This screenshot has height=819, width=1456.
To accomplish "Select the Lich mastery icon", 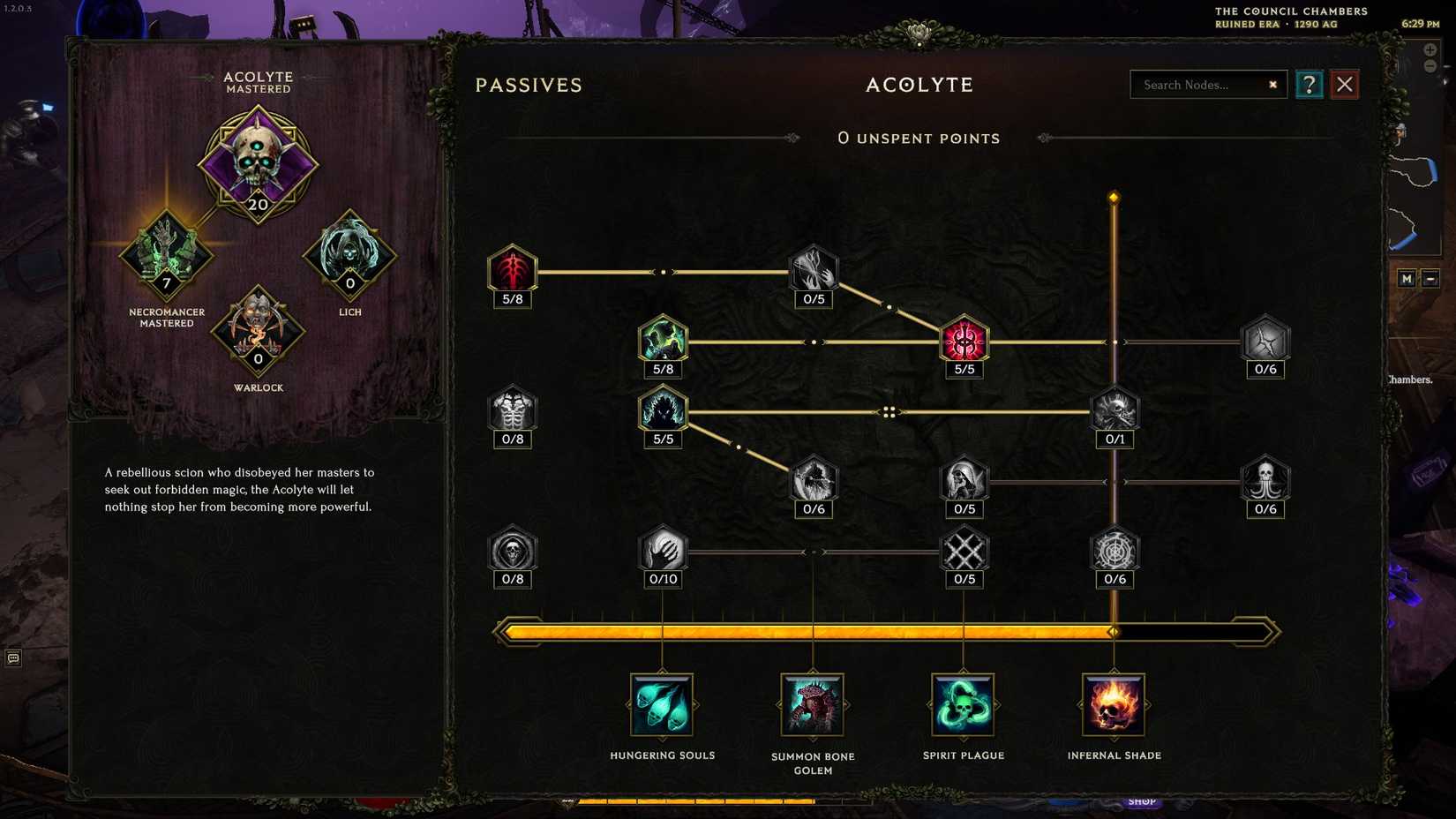I will coord(349,256).
